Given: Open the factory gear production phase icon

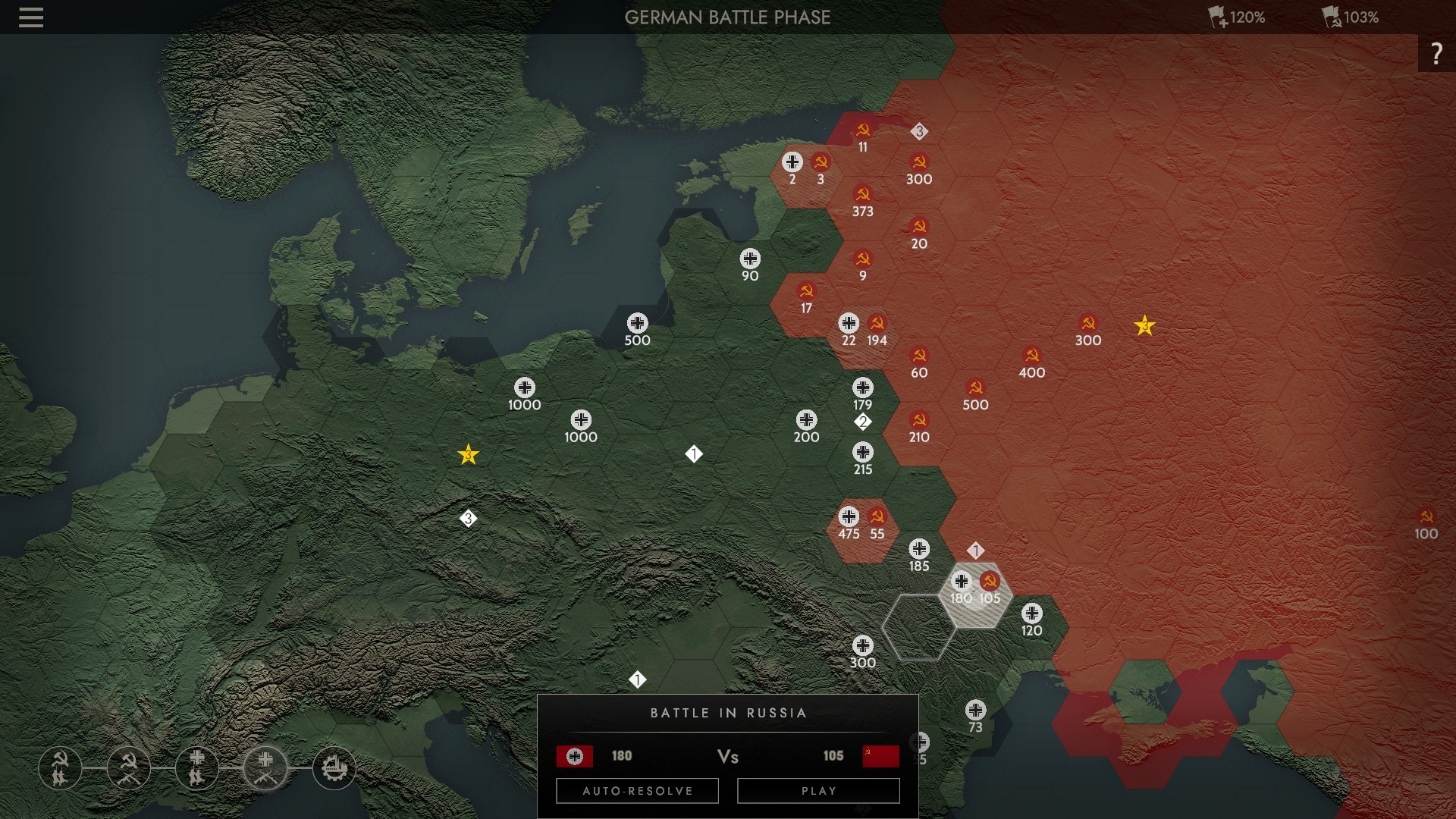Looking at the screenshot, I should [334, 767].
